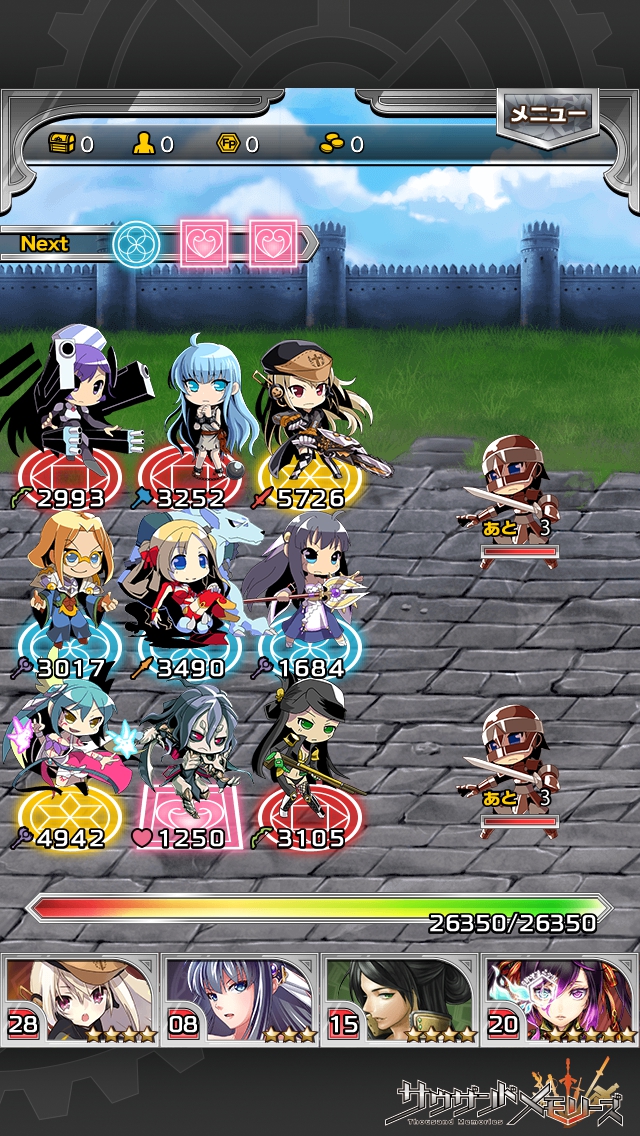Screen dimensions: 640x1136
Task: Use the skill portrait showing countdown 15
Action: pyautogui.click(x=400, y=999)
